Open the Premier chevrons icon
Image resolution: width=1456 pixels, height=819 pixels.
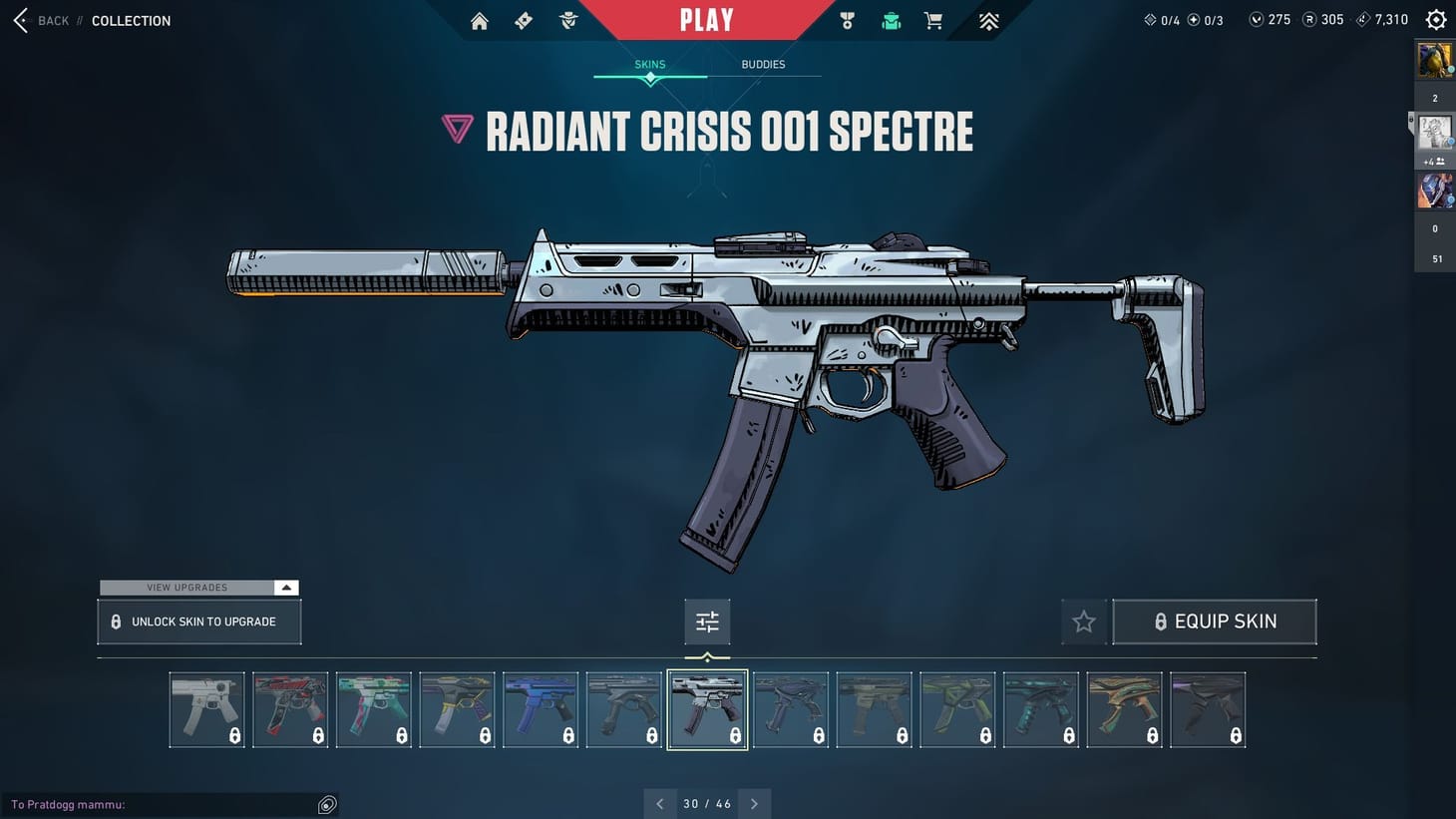coord(987,20)
